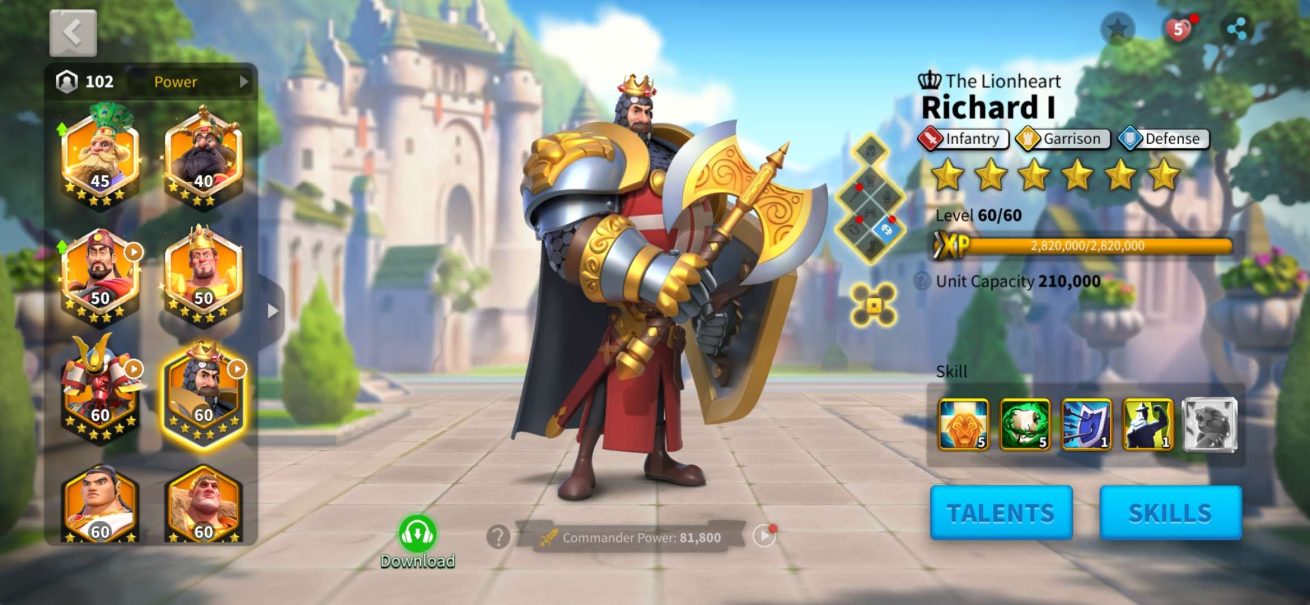Viewport: 1310px width, 605px height.
Task: View the dark caped figure skill
Action: click(x=1148, y=424)
